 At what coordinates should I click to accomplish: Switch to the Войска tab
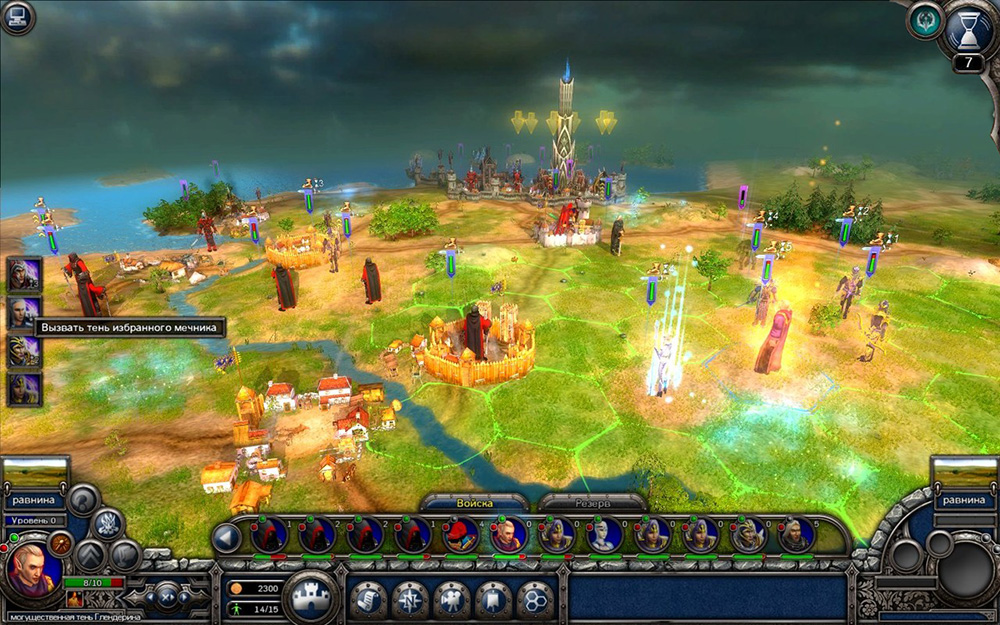tap(474, 503)
